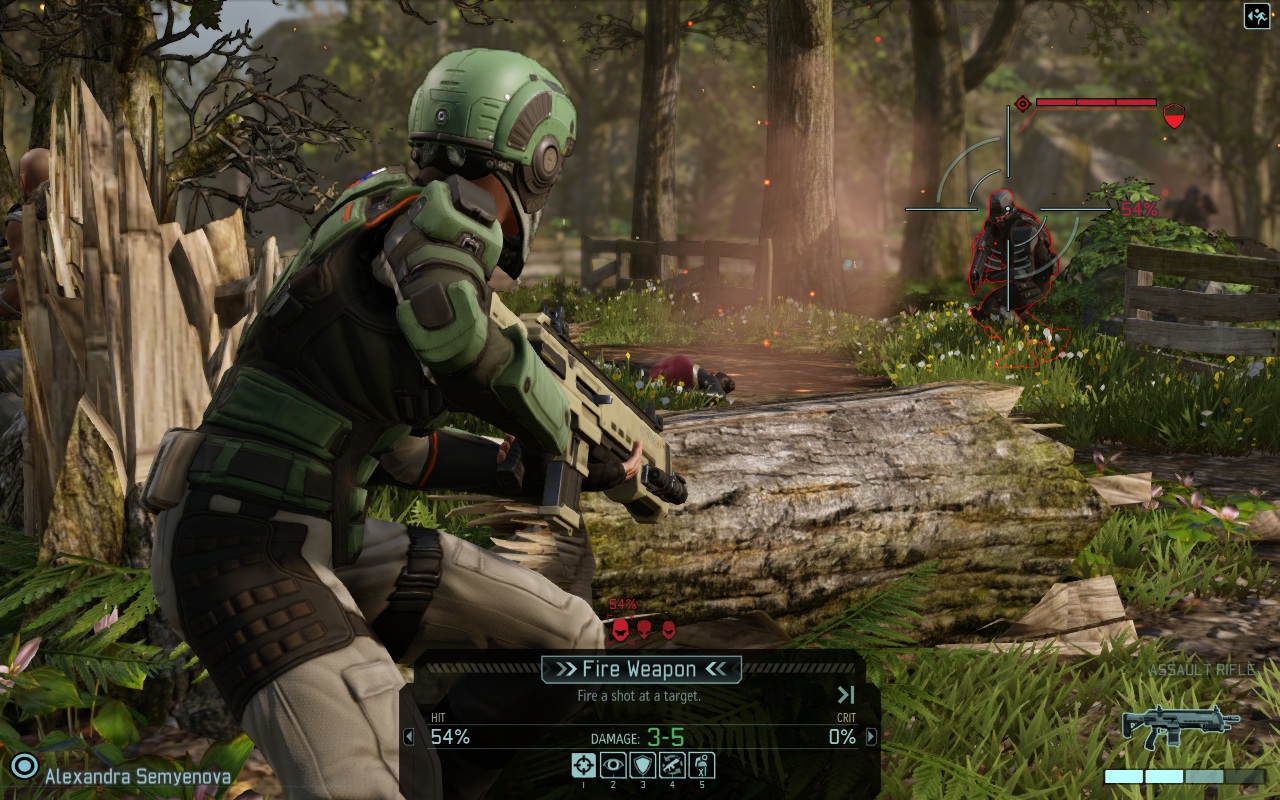Click the soldier name Alexandra Semyenova
1280x800 pixels.
[138, 776]
